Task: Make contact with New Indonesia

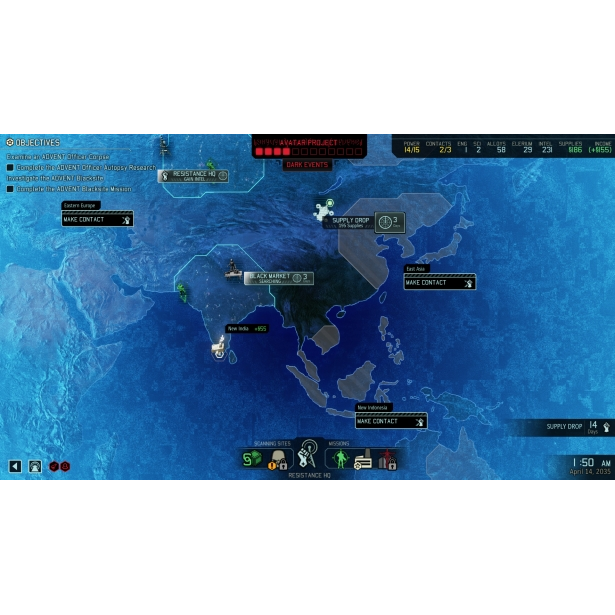Action: 391,421
